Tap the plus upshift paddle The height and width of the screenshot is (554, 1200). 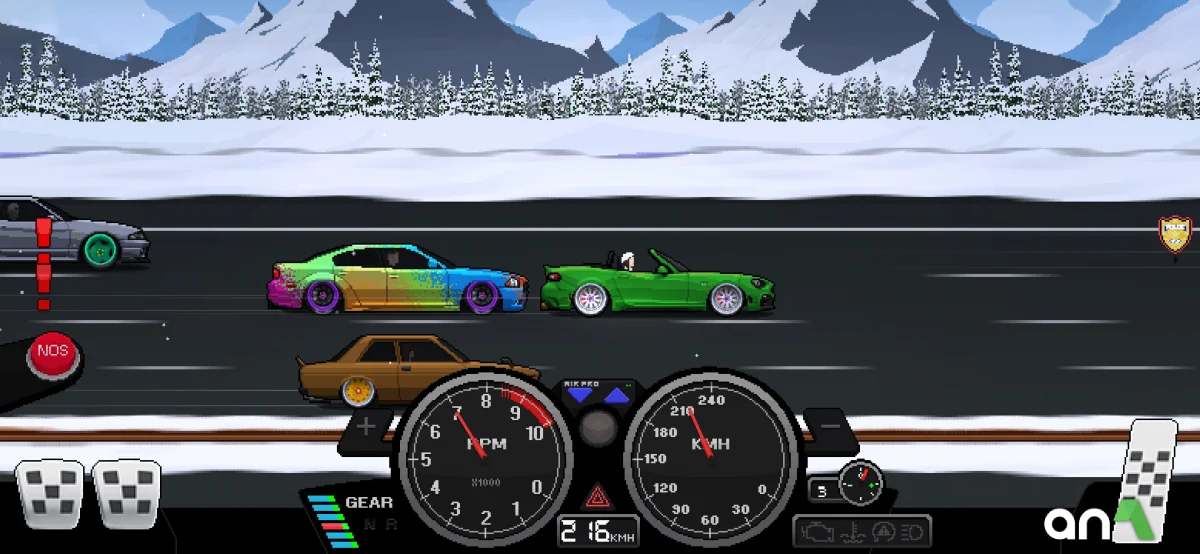click(x=367, y=427)
